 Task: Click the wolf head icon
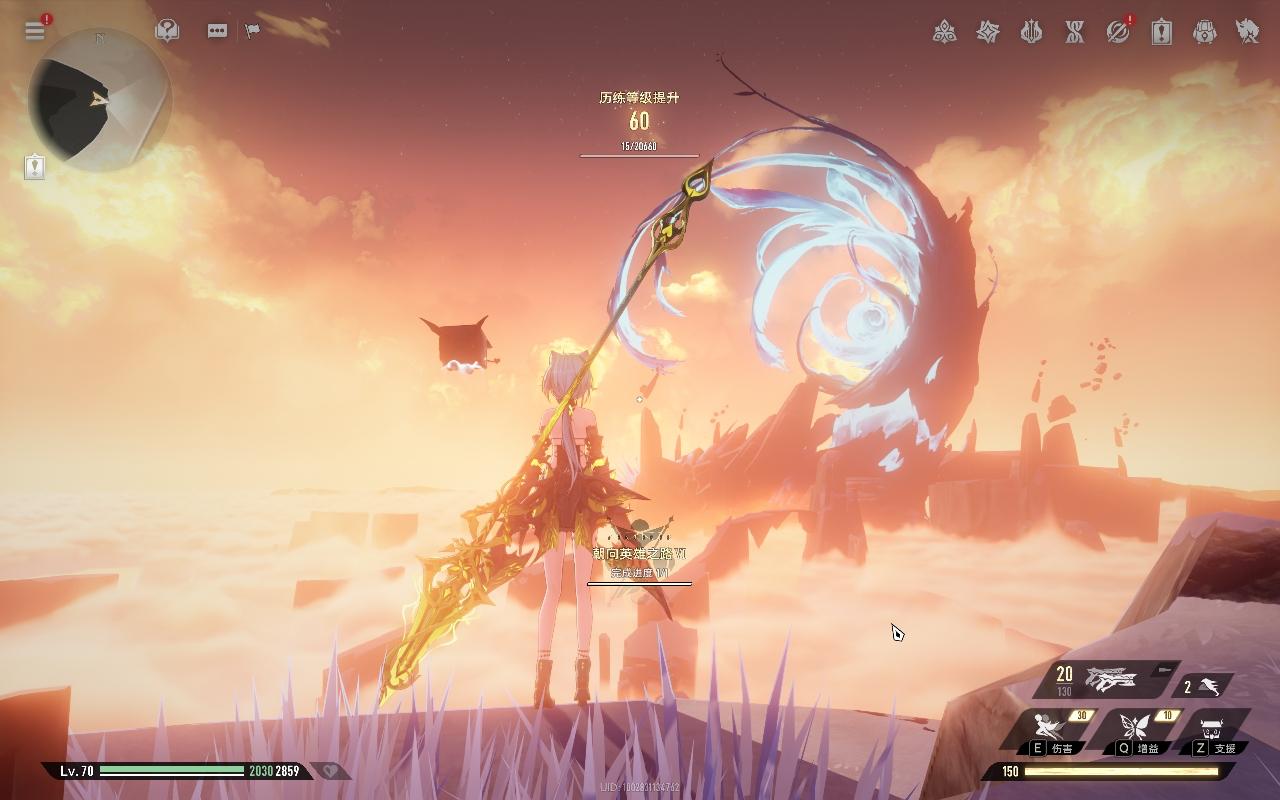tap(1248, 32)
